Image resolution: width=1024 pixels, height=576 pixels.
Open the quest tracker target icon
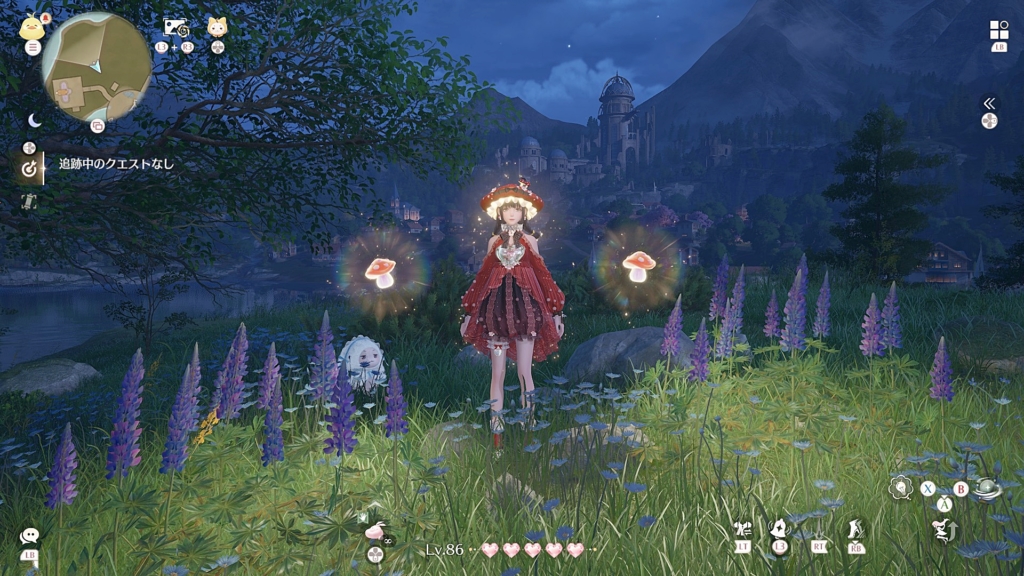pyautogui.click(x=30, y=169)
